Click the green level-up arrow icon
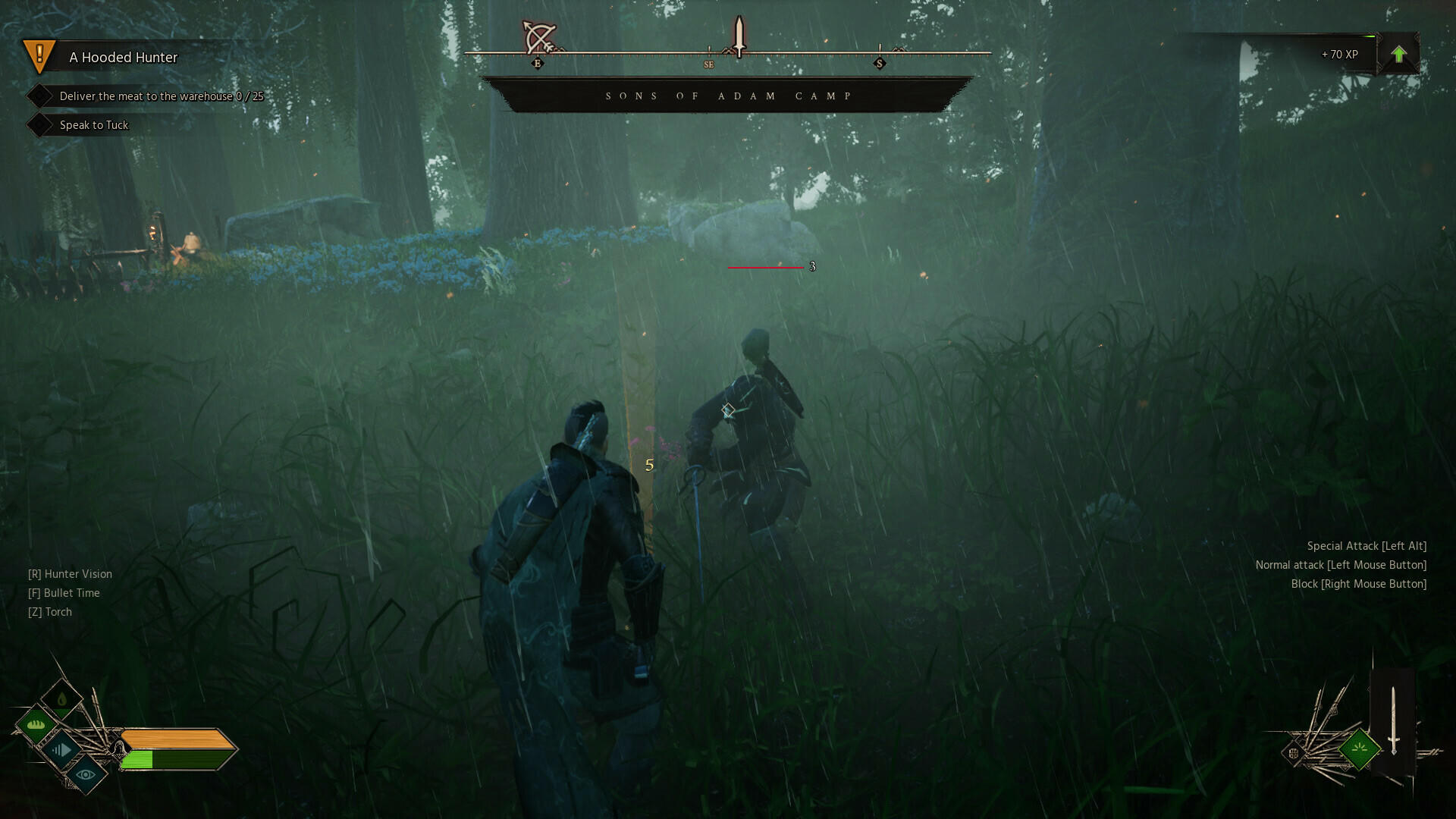The width and height of the screenshot is (1456, 819). [x=1398, y=54]
